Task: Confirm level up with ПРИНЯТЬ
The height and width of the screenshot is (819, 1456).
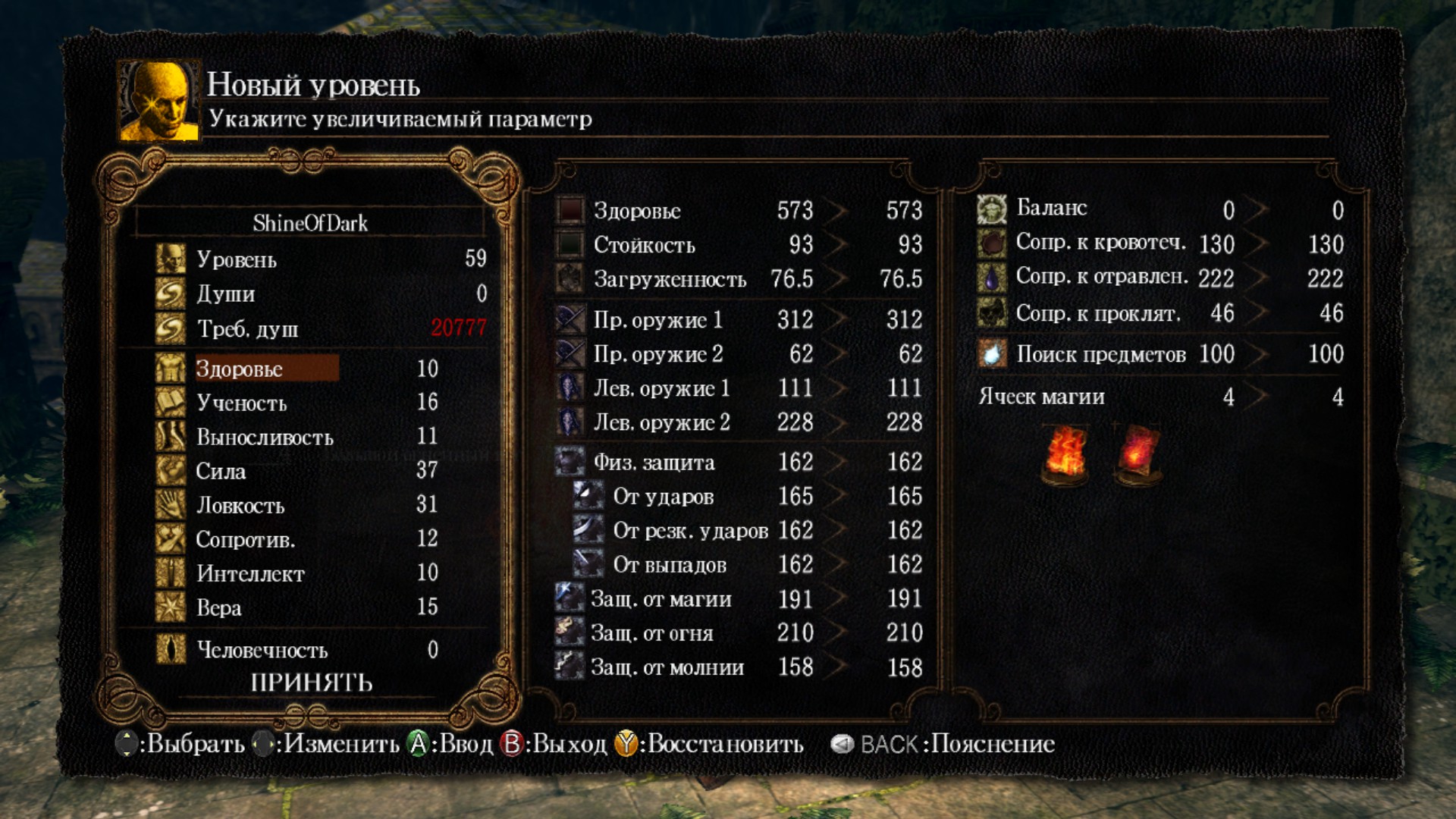Action: (x=312, y=682)
